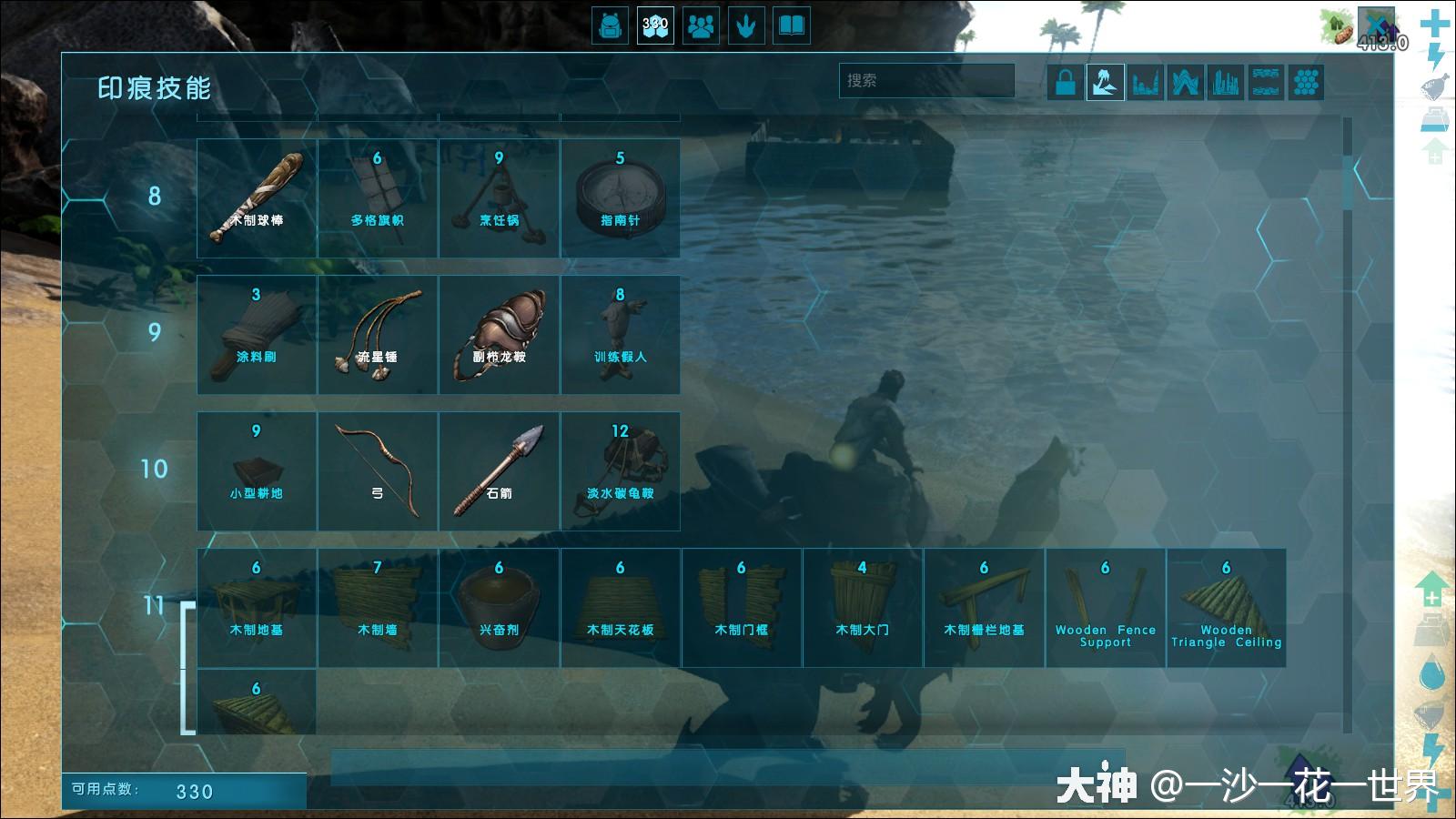The height and width of the screenshot is (819, 1456).
Task: Choose the 训练假人 training dummy engram
Action: [x=620, y=335]
